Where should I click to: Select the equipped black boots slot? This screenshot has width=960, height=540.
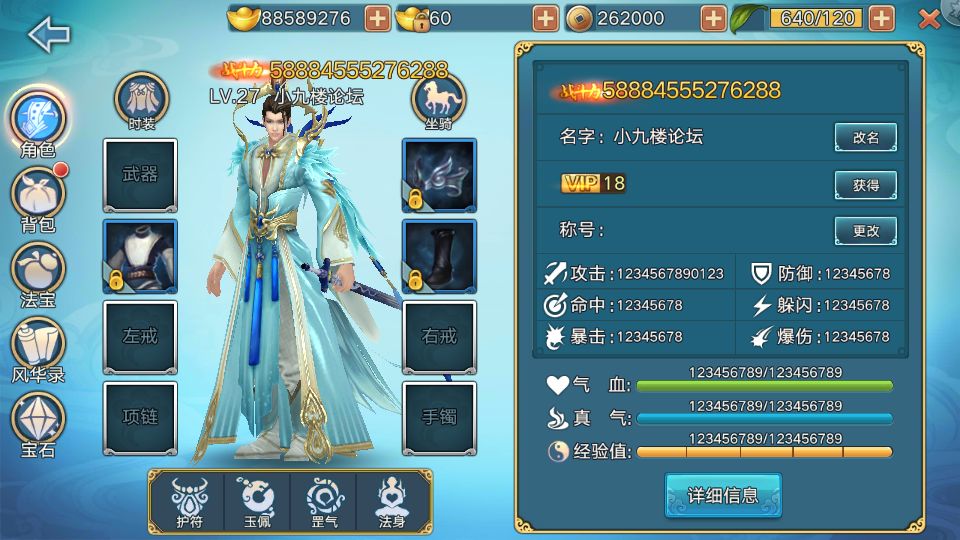point(439,256)
